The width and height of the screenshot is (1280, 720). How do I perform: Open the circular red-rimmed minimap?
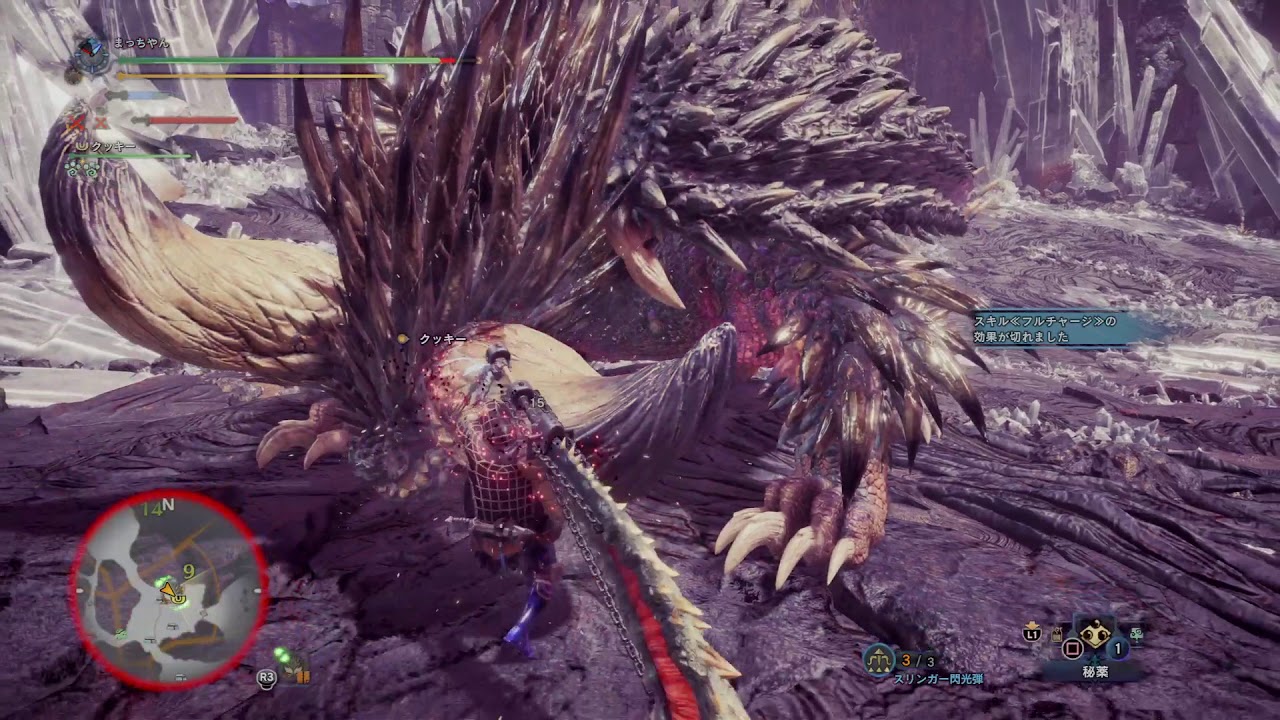[x=168, y=589]
